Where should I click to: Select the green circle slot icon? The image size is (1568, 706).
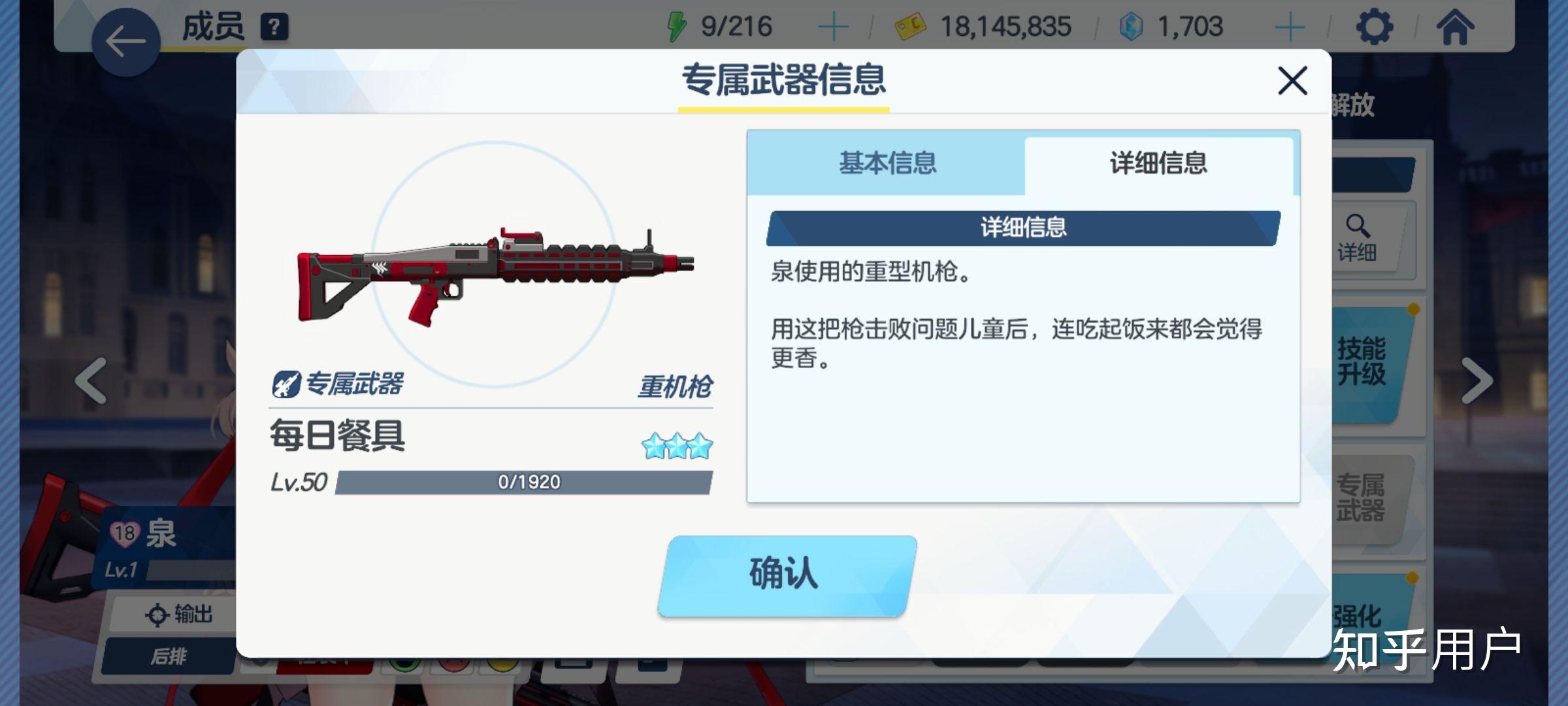click(x=405, y=665)
